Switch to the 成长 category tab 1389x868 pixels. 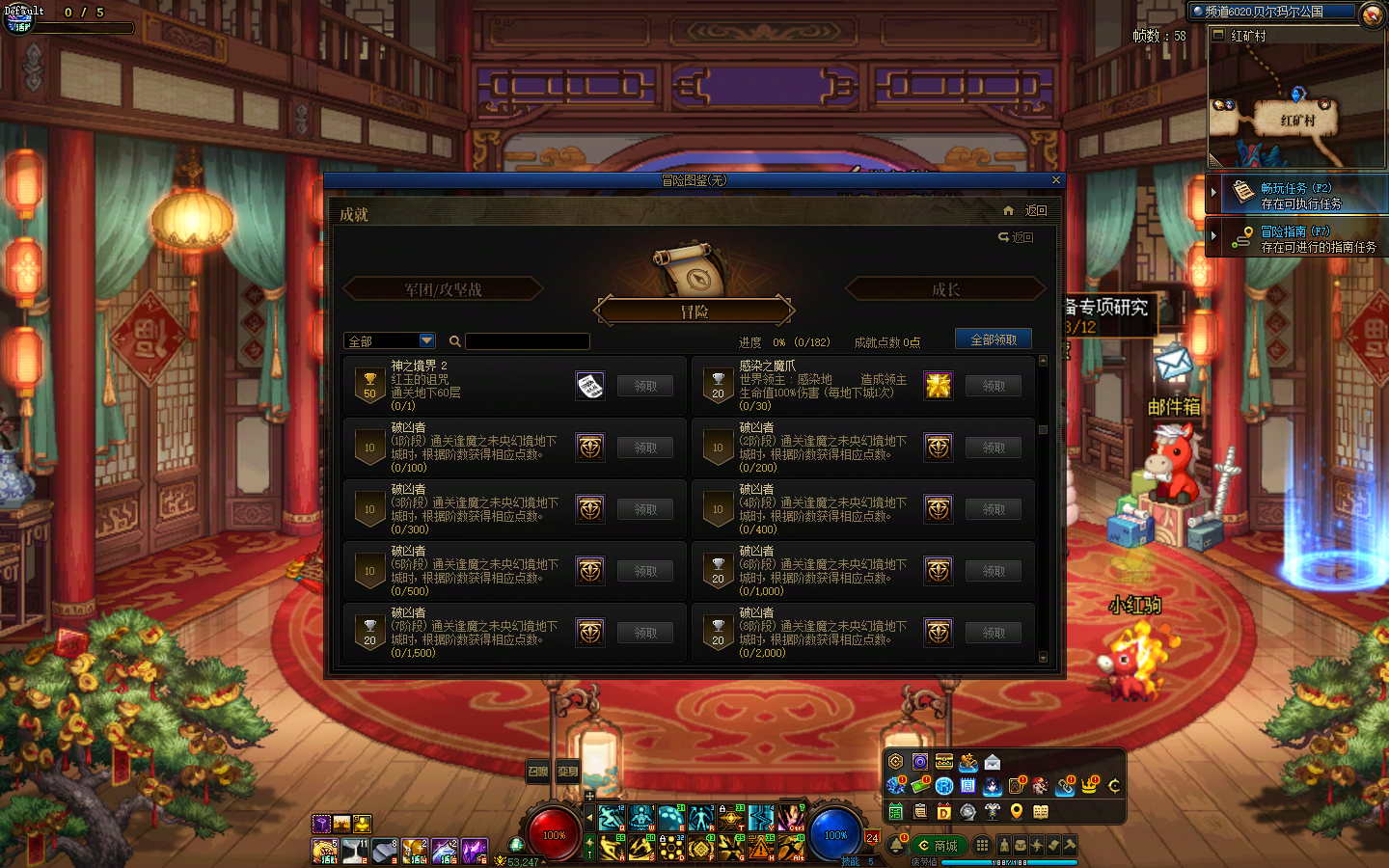click(x=945, y=289)
